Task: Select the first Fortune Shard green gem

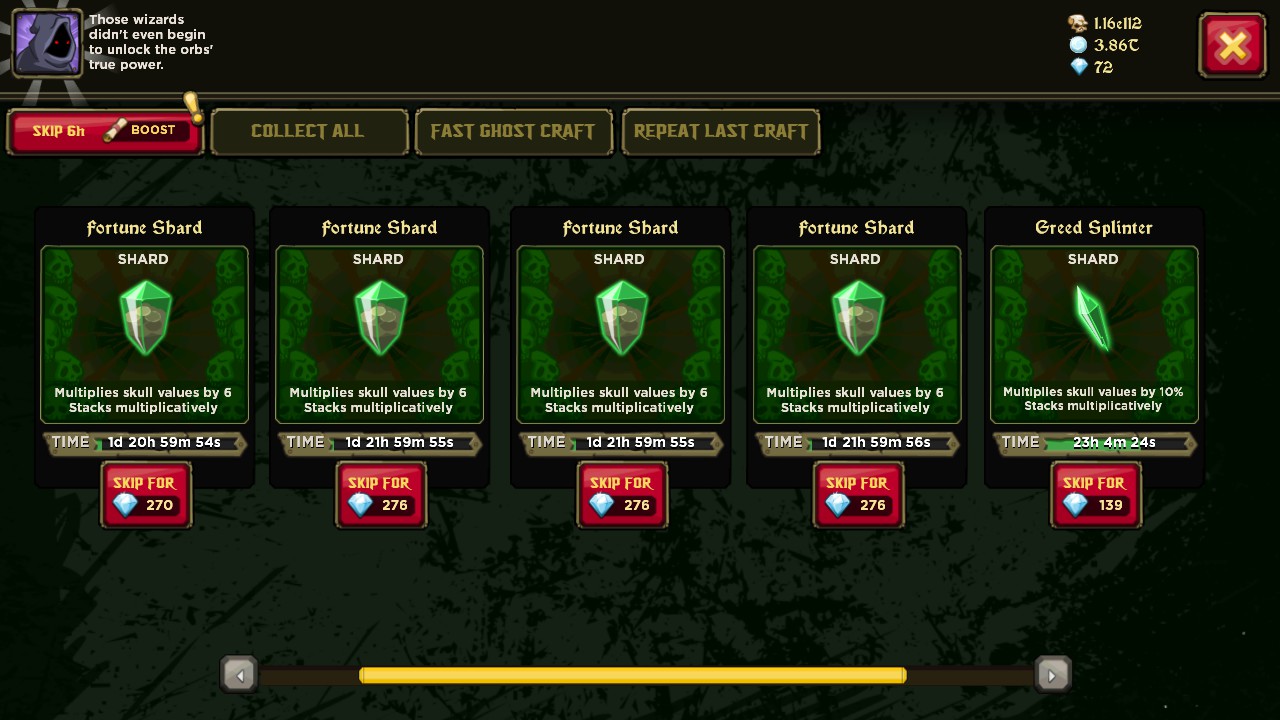Action: pyautogui.click(x=144, y=318)
